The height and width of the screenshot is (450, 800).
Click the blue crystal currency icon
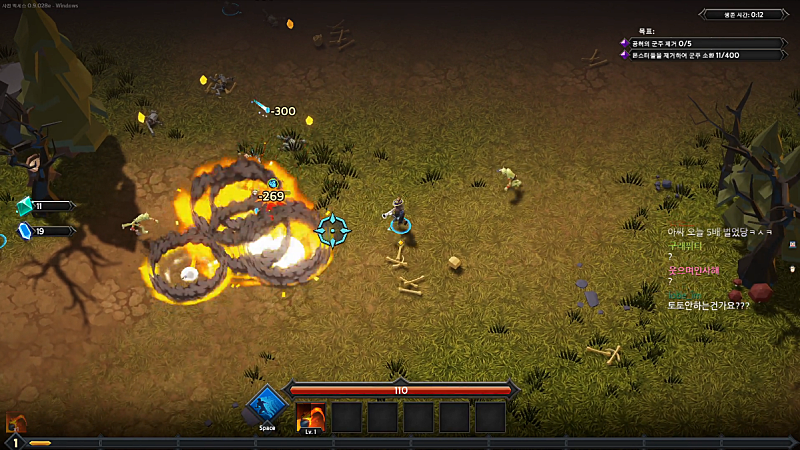pos(25,231)
